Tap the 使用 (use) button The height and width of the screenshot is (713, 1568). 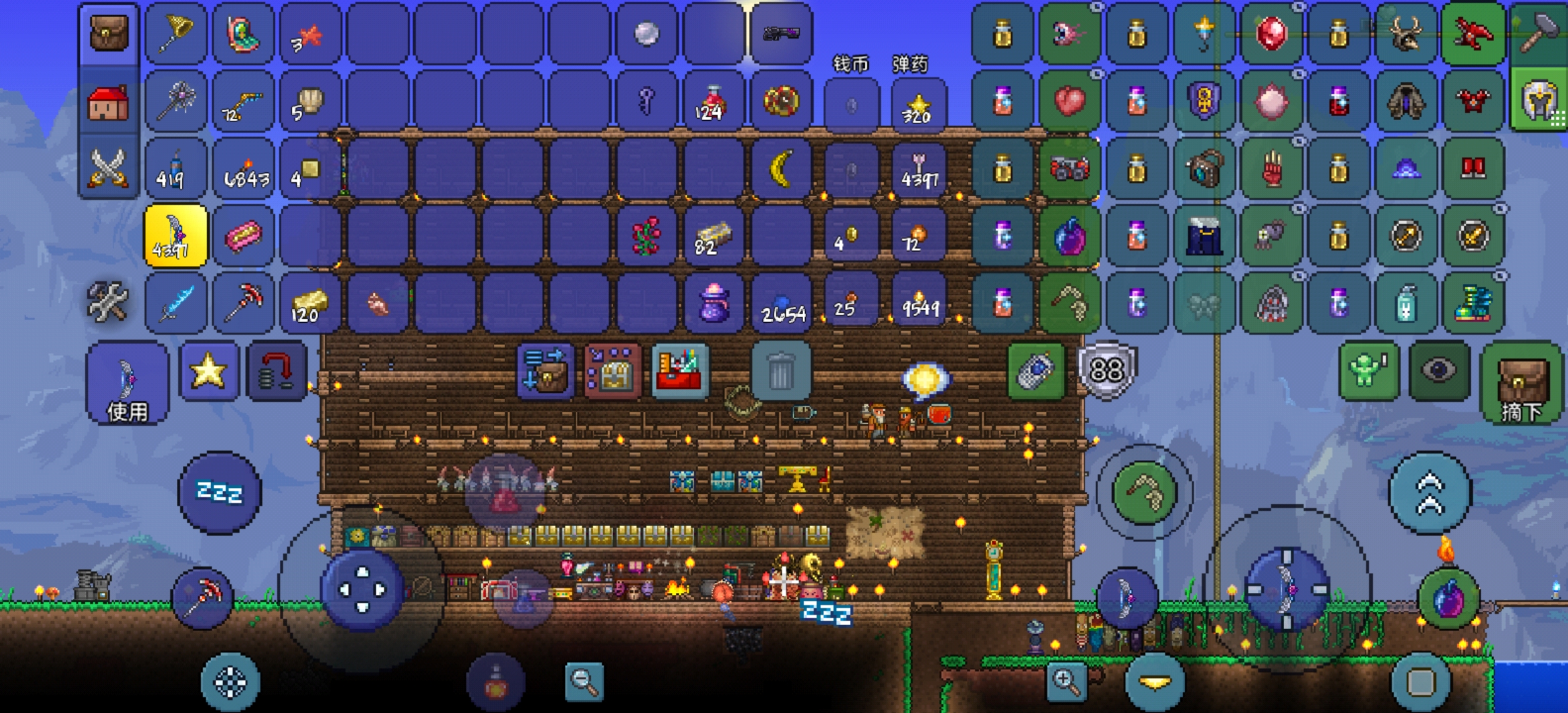pos(127,383)
